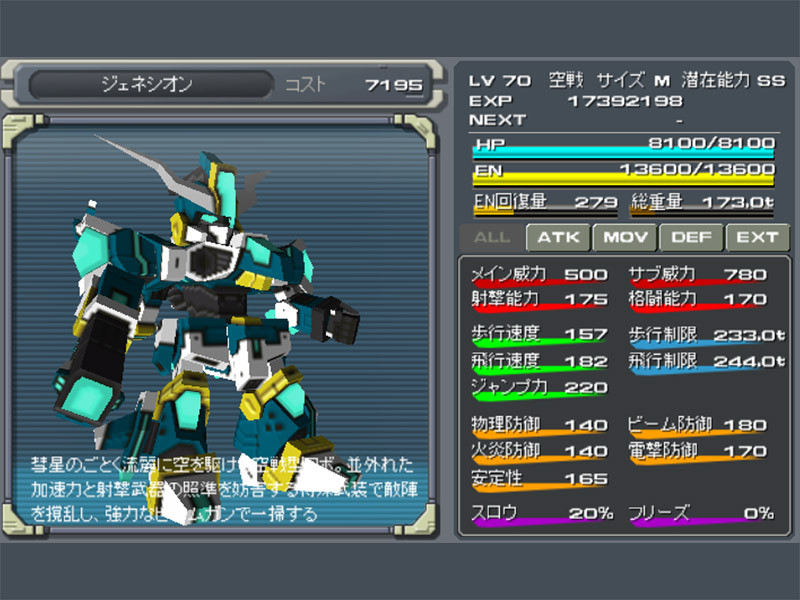Open the MOV stats tab
The width and height of the screenshot is (800, 600).
pos(625,237)
